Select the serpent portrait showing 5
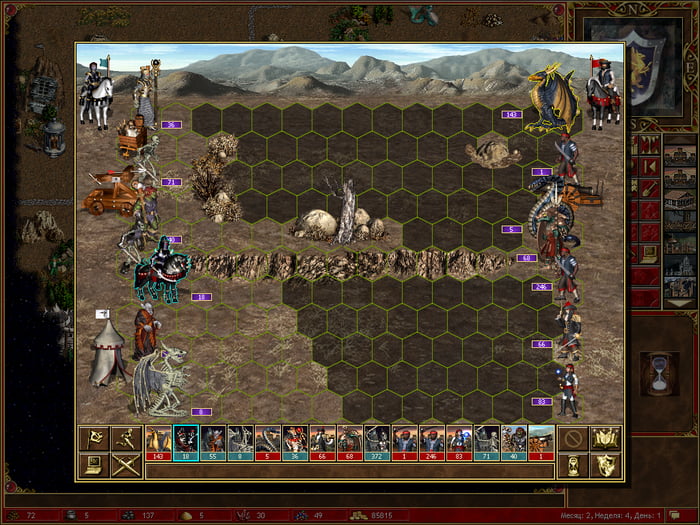The width and height of the screenshot is (700, 525). [268, 442]
